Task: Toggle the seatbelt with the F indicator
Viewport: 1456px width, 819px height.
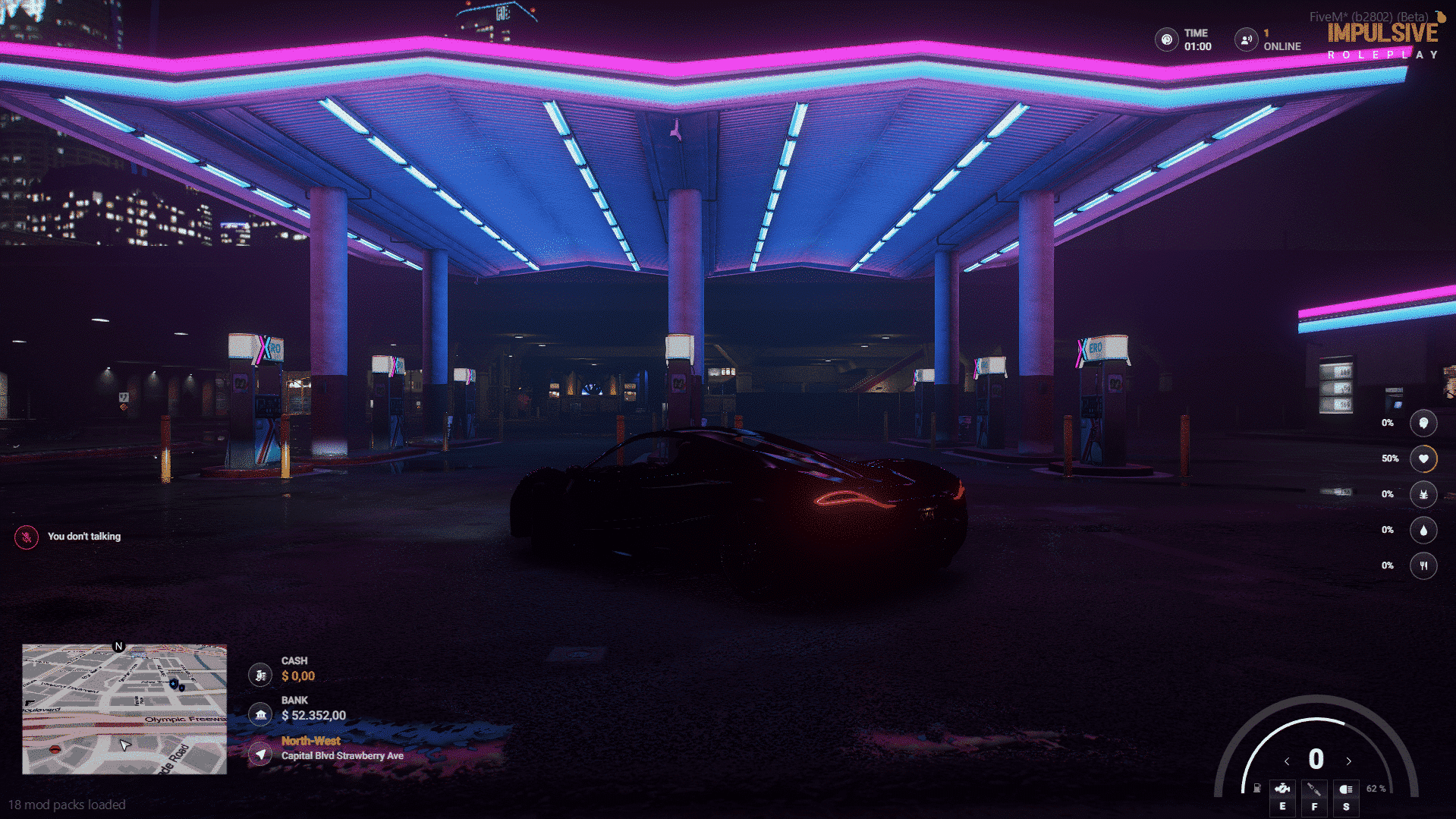Action: [1314, 797]
